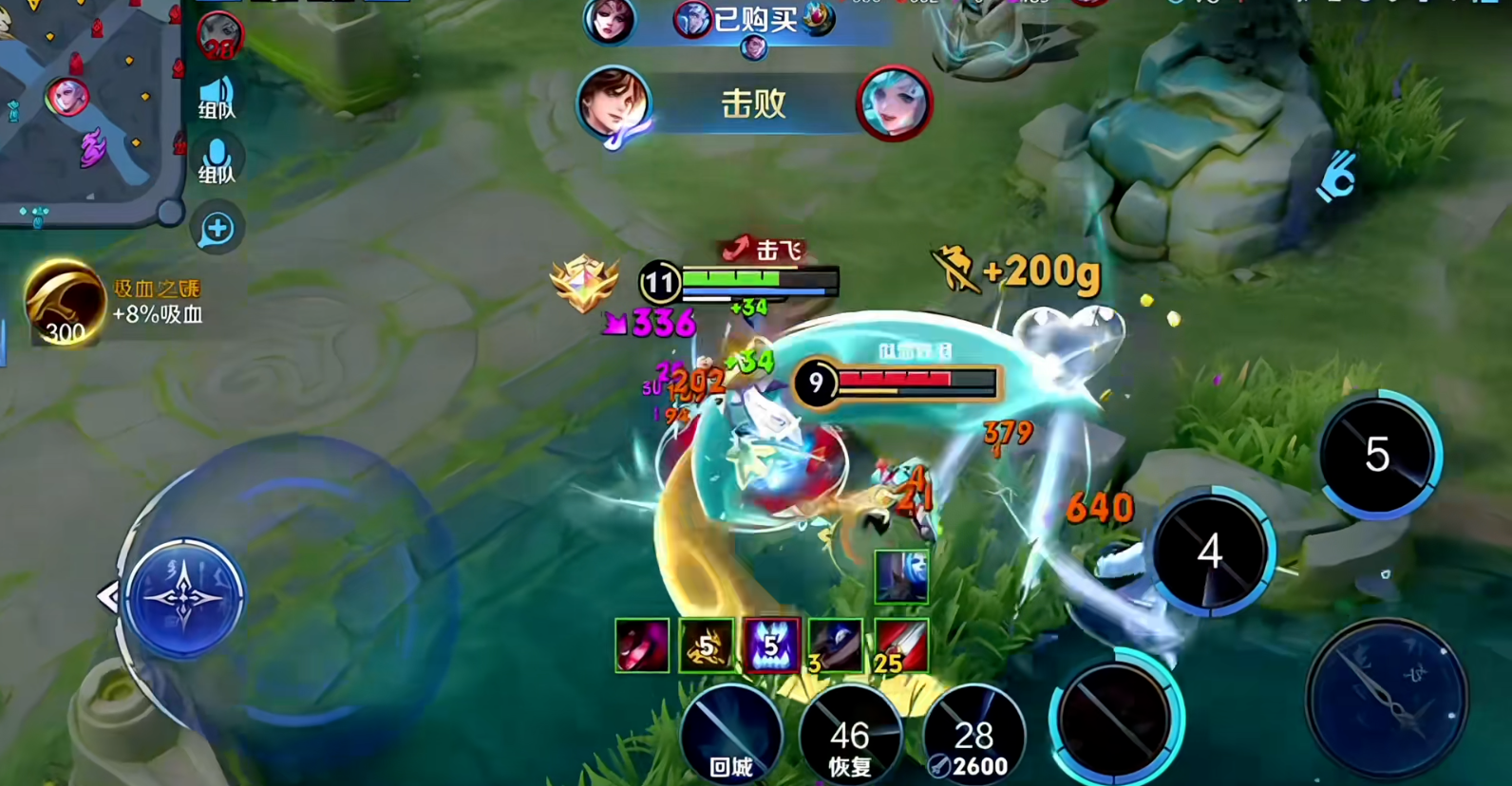
Task: Tap the basic attack sword button
Action: pyautogui.click(x=1386, y=698)
